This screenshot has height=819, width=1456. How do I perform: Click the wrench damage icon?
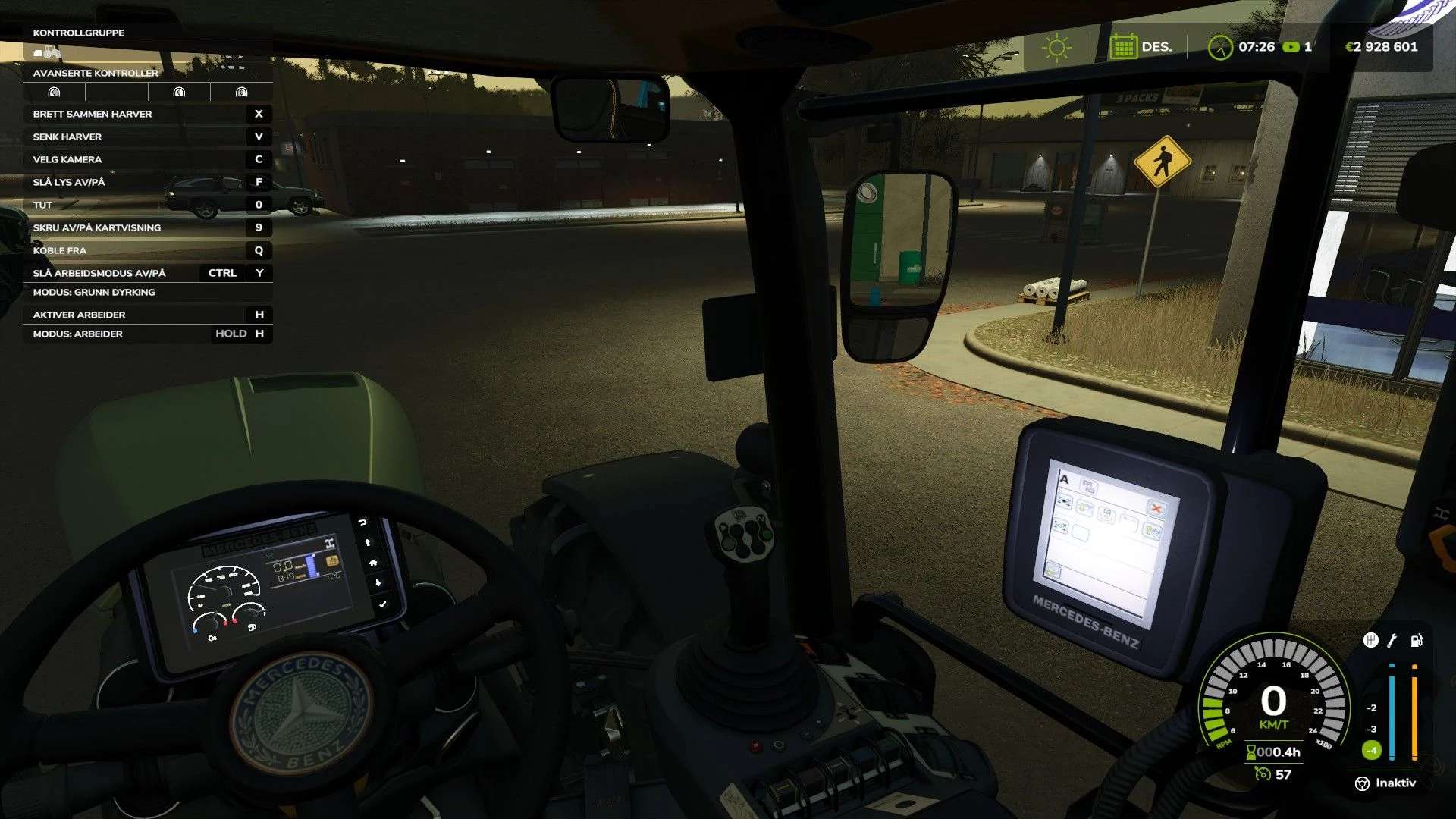pos(1392,641)
